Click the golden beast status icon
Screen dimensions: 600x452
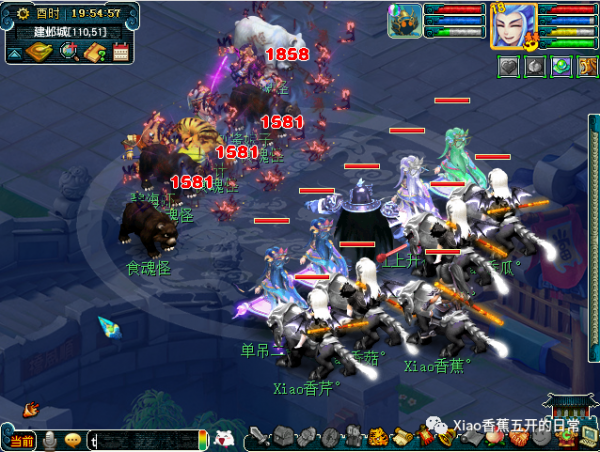tap(586, 67)
